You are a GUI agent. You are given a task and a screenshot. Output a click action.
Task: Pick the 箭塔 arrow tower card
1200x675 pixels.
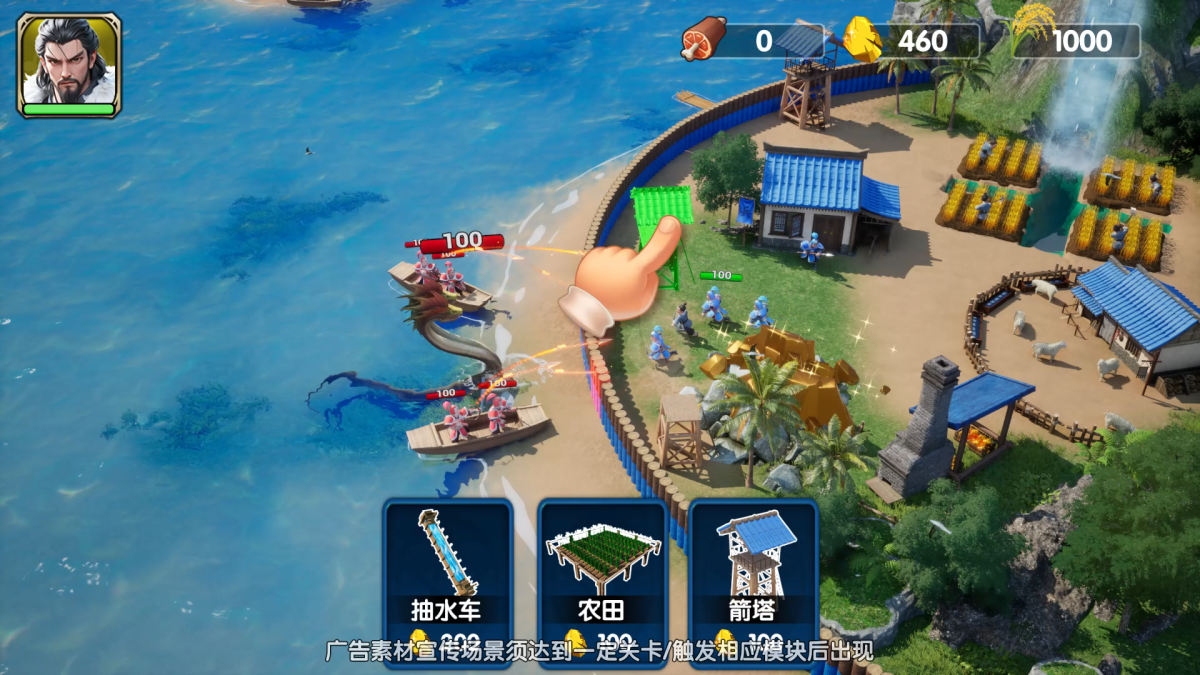(x=754, y=572)
